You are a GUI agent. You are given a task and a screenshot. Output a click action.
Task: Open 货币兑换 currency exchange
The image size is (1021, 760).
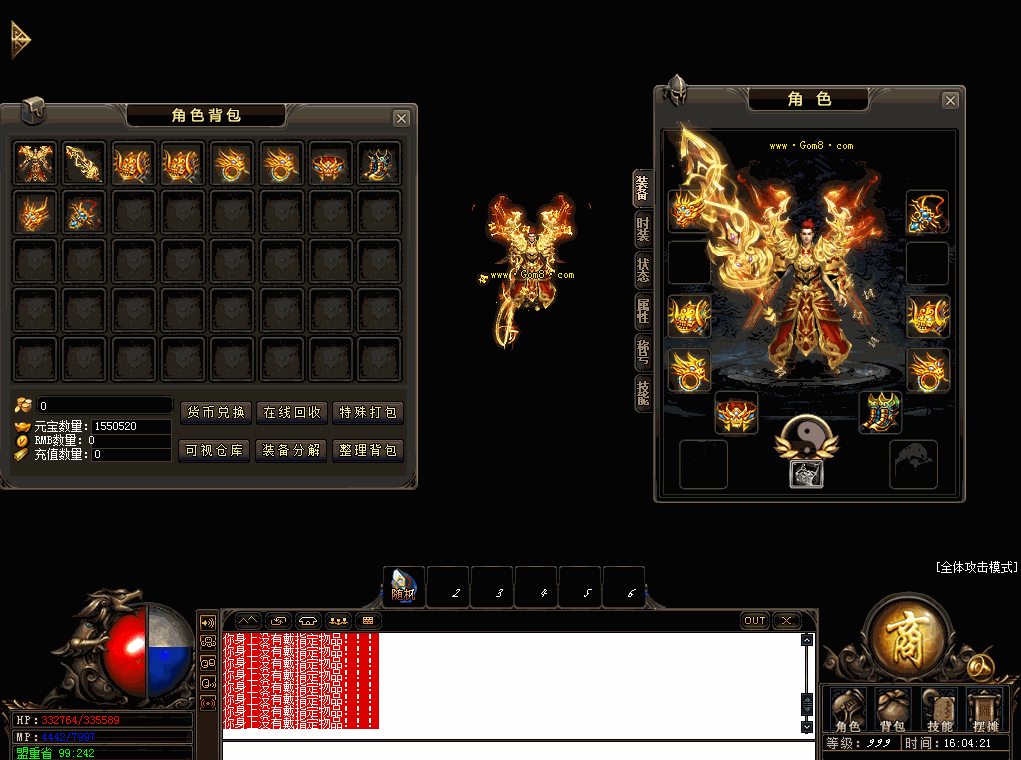(216, 413)
